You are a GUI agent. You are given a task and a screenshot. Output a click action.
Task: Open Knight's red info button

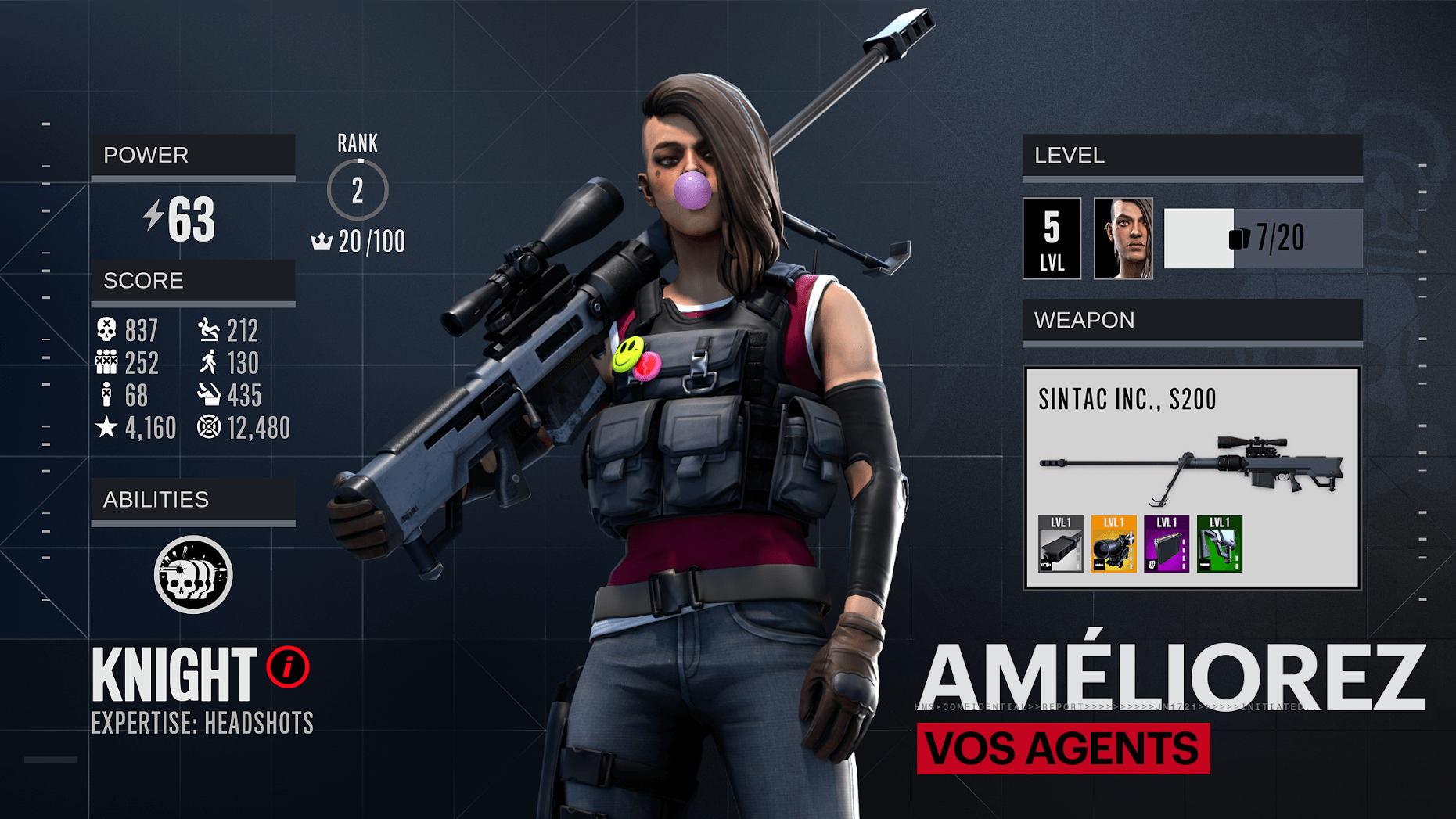click(x=288, y=668)
